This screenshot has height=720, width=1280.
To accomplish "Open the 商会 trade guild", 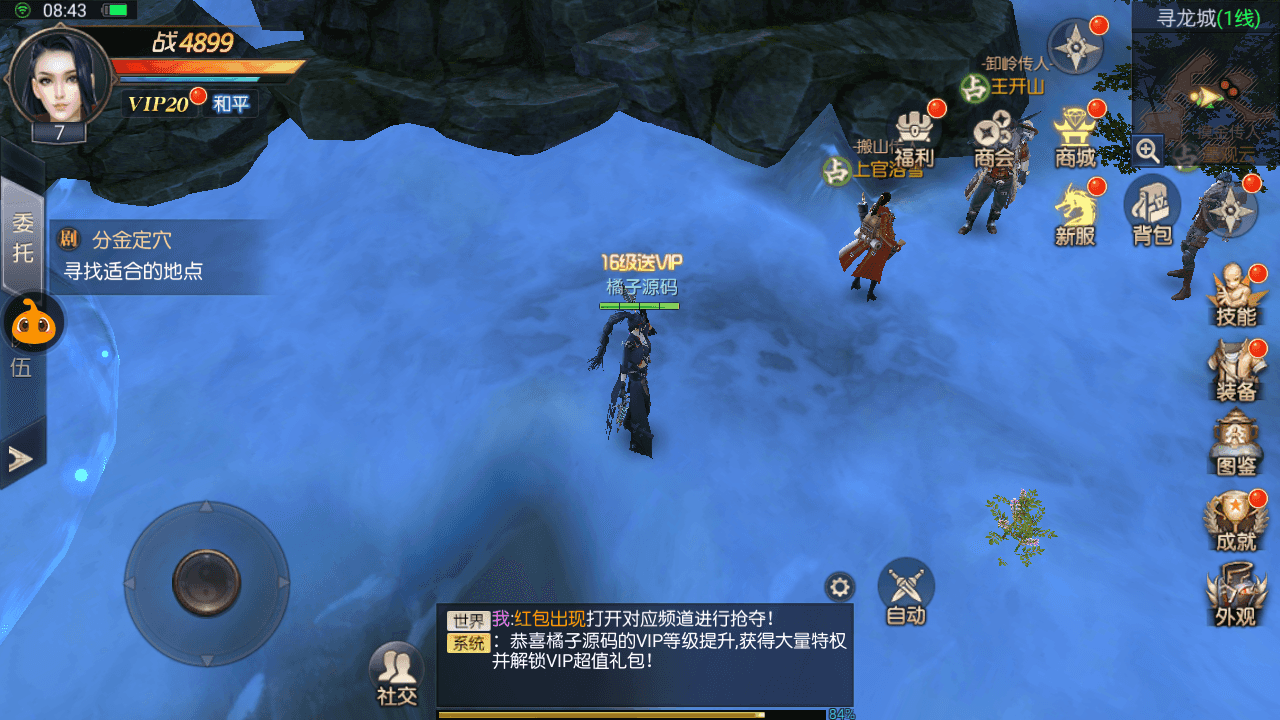I will [994, 138].
